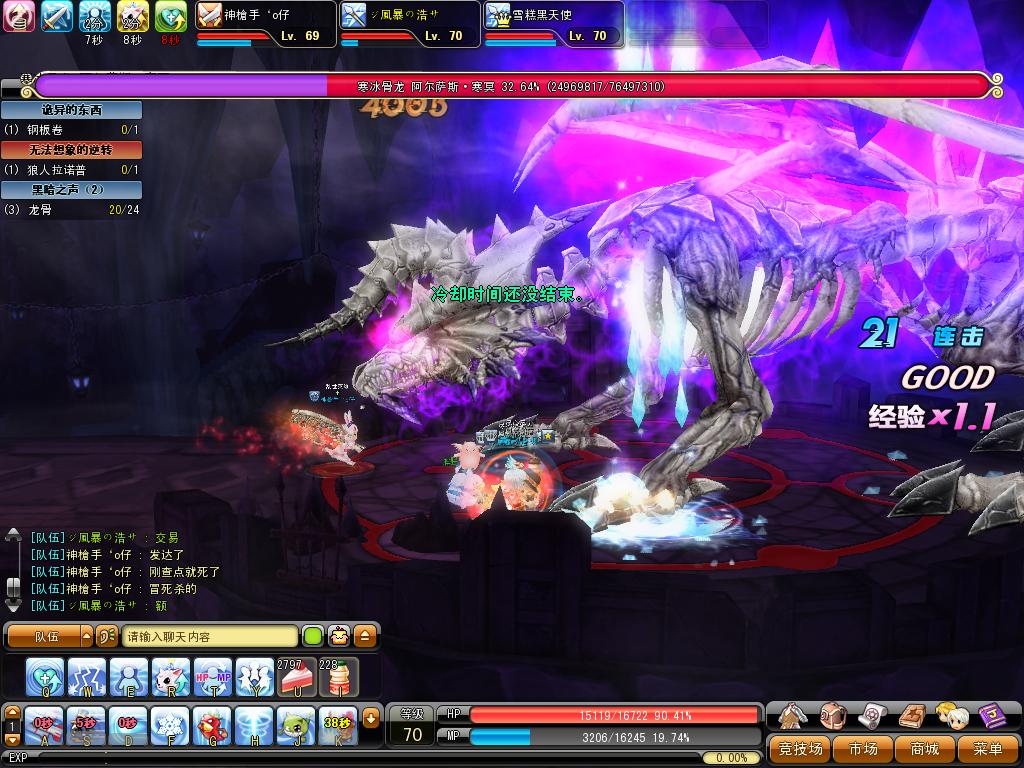Open the 商城 cash shop
Viewport: 1024px width, 768px height.
tap(924, 748)
